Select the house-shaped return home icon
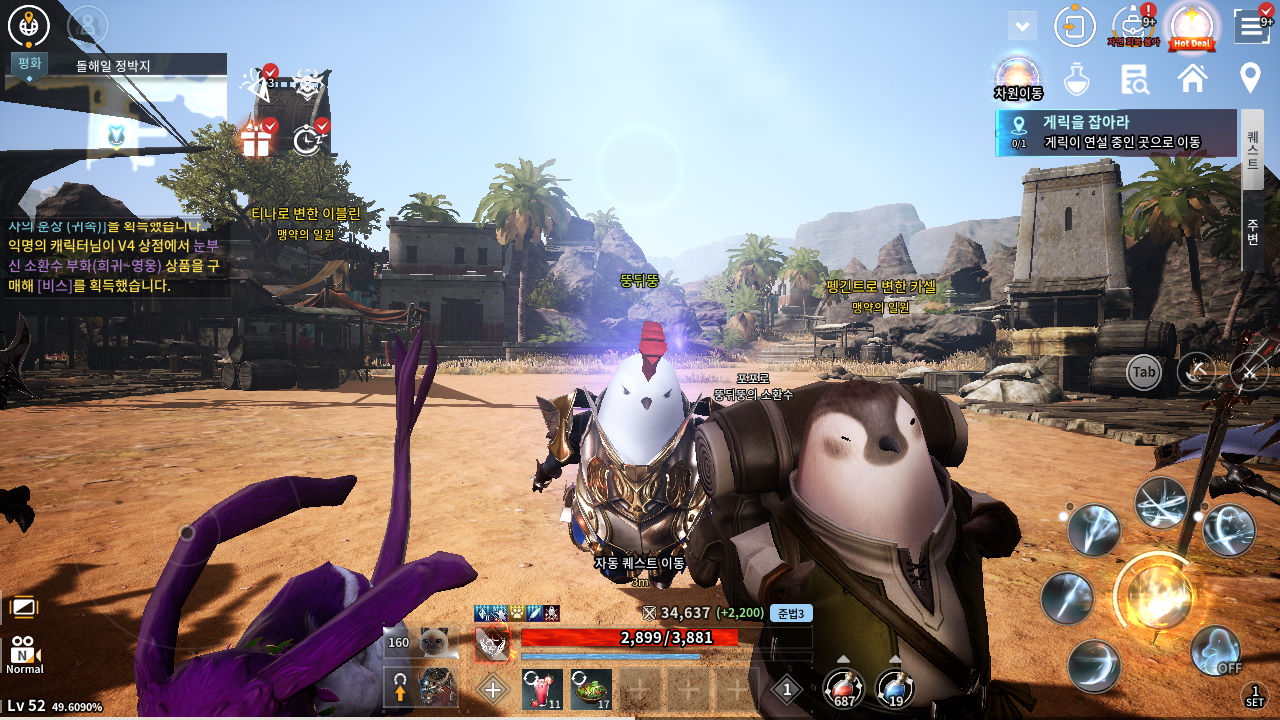This screenshot has width=1280, height=720. [1192, 77]
